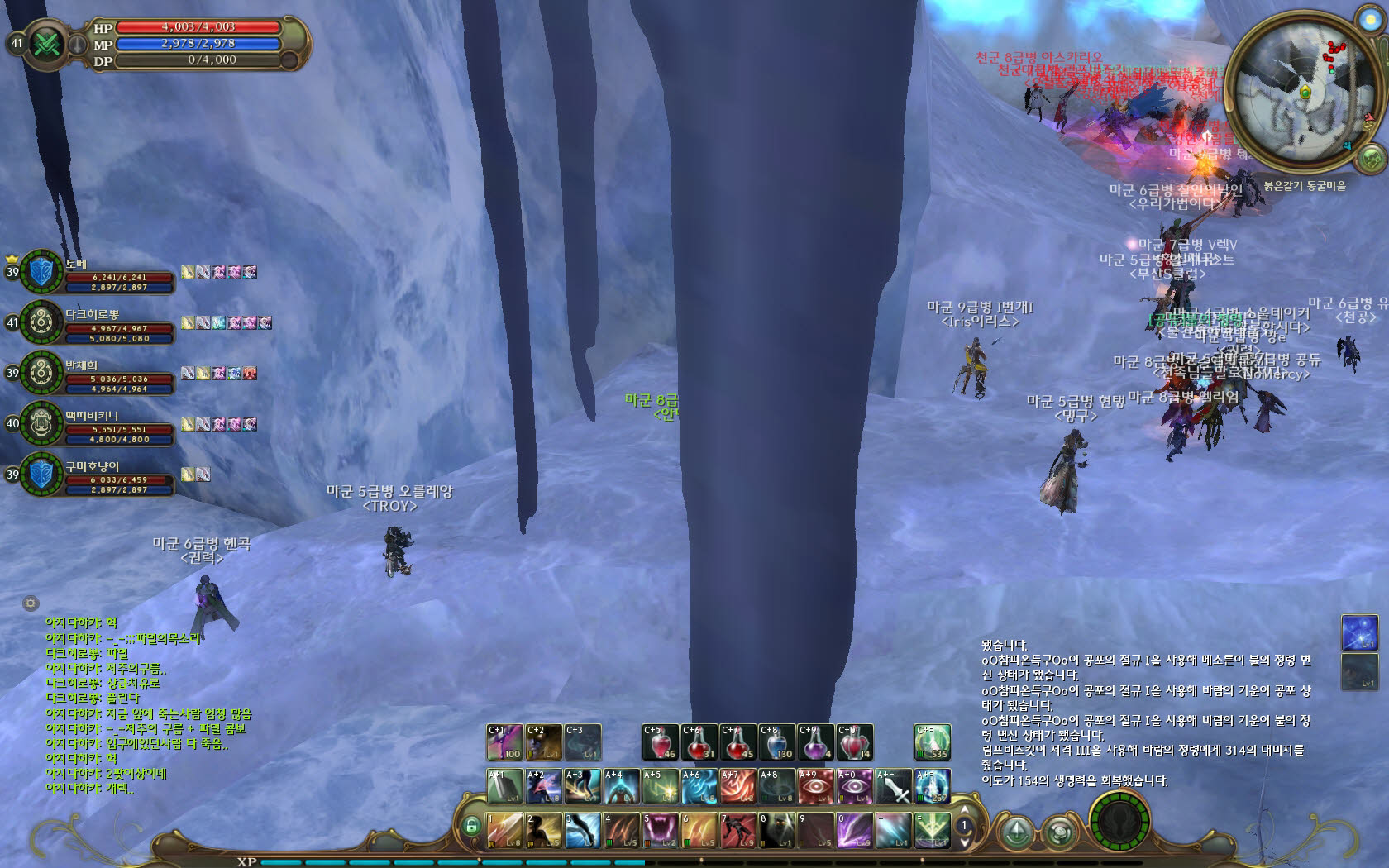Click the blue starburst buff icon
Image resolution: width=1389 pixels, height=868 pixels.
(1359, 632)
